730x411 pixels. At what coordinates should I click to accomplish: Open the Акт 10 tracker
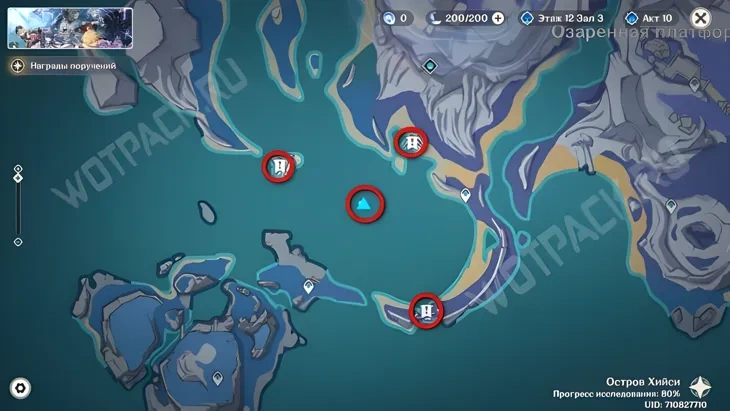tap(650, 18)
